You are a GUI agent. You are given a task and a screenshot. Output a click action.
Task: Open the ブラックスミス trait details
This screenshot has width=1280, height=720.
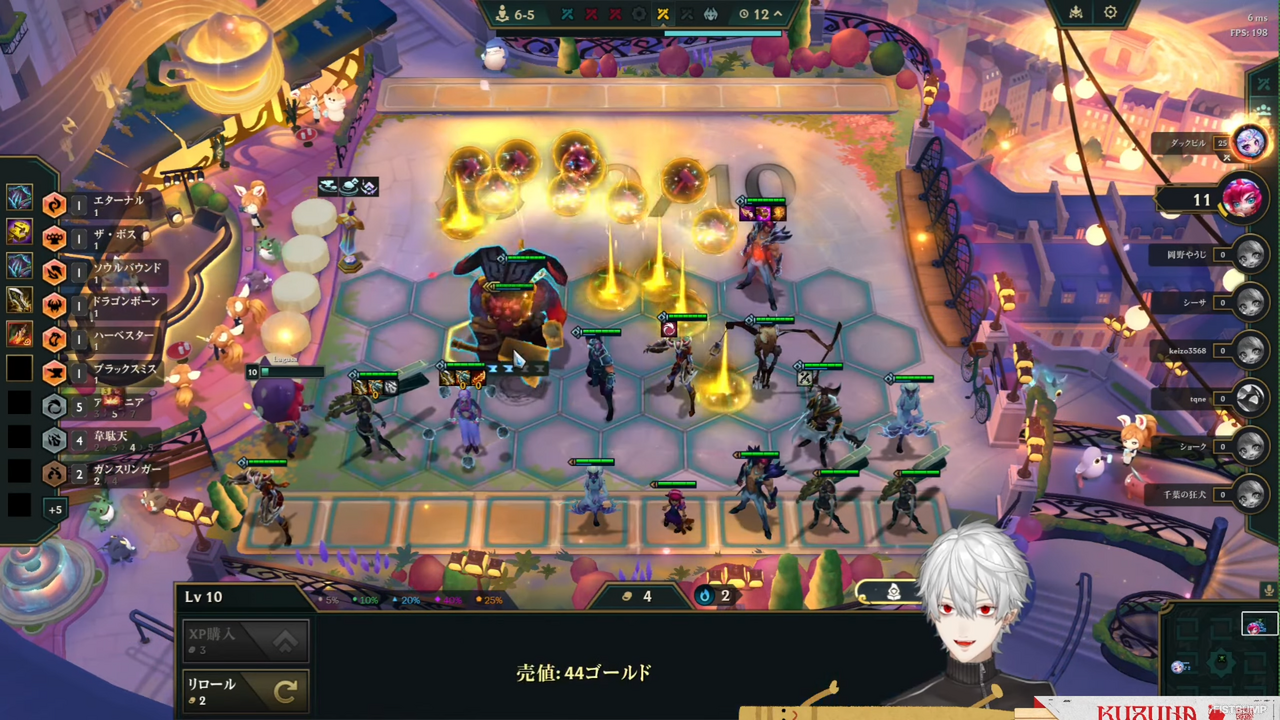(54, 372)
